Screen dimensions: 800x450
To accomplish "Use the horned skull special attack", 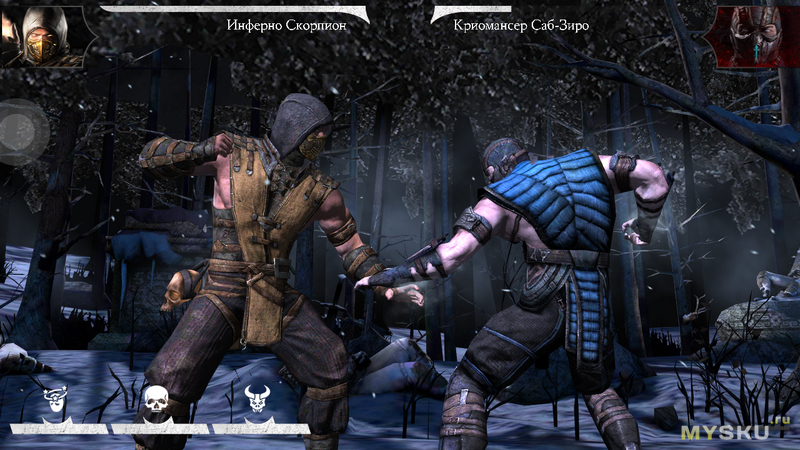I will tap(256, 401).
